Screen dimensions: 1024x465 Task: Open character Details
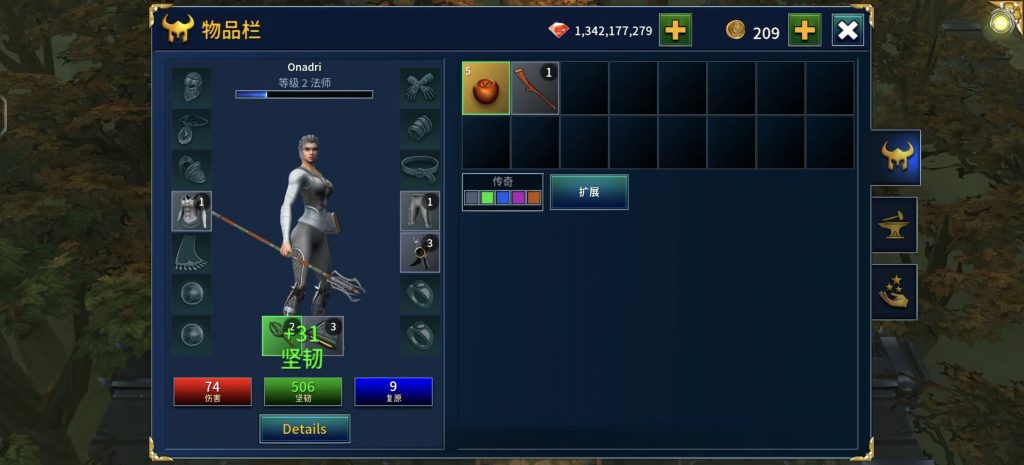(304, 429)
